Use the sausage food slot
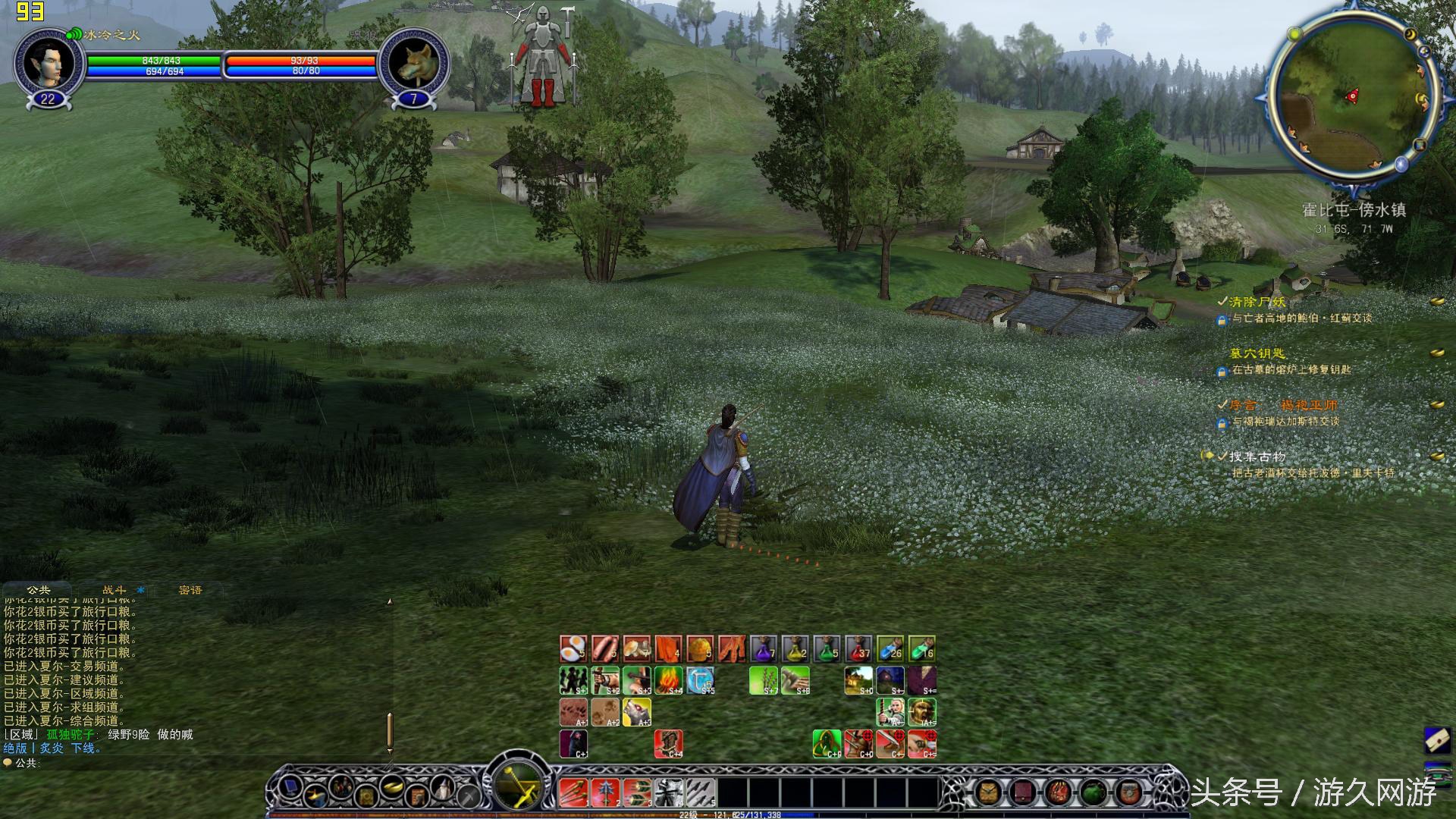The width and height of the screenshot is (1456, 819). pos(604,649)
